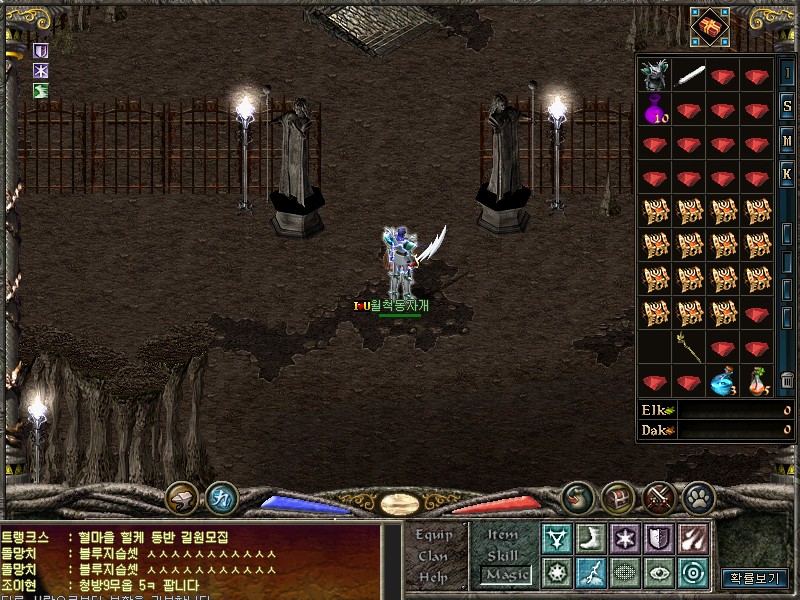Viewport: 800px width, 600px height.
Task: Click the crossed swords round button
Action: (x=659, y=497)
